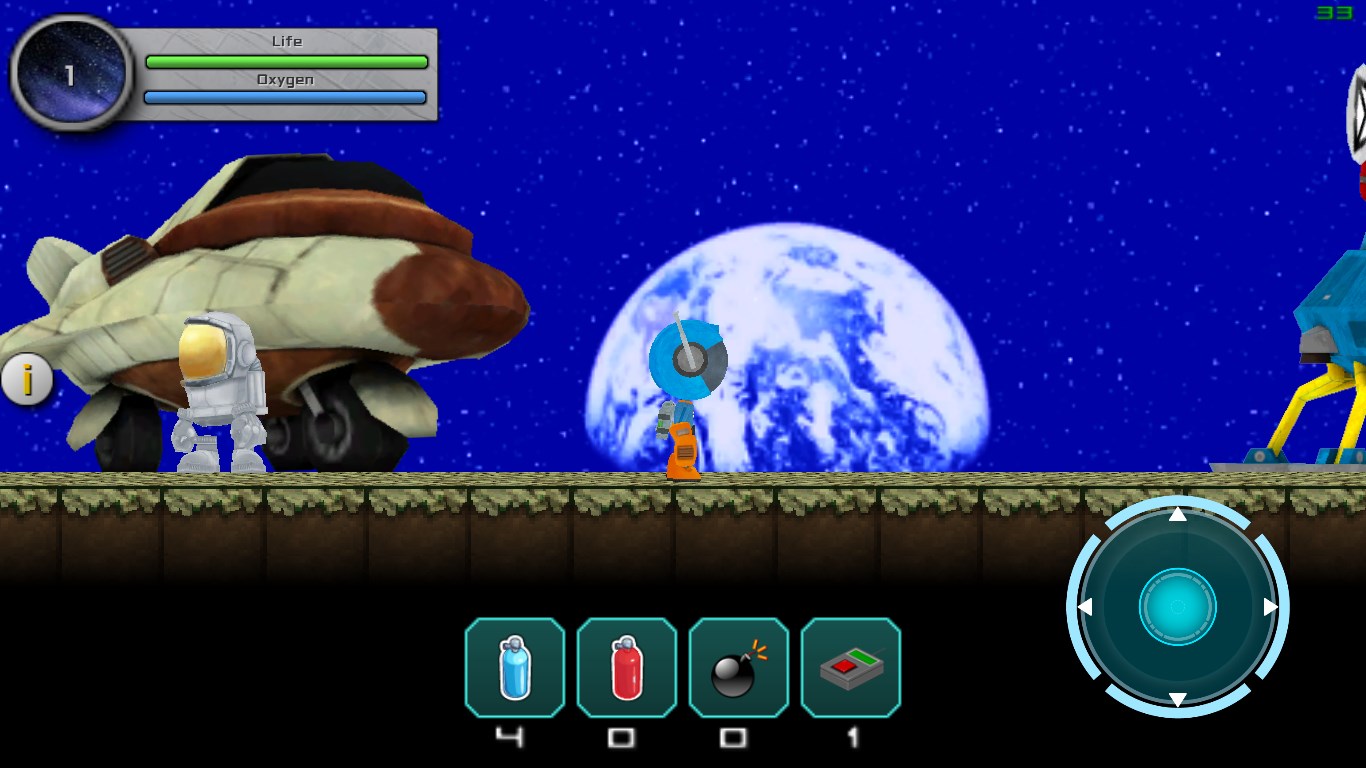Activate the detonator remote item
Screen dimensions: 1366x768
click(x=851, y=667)
